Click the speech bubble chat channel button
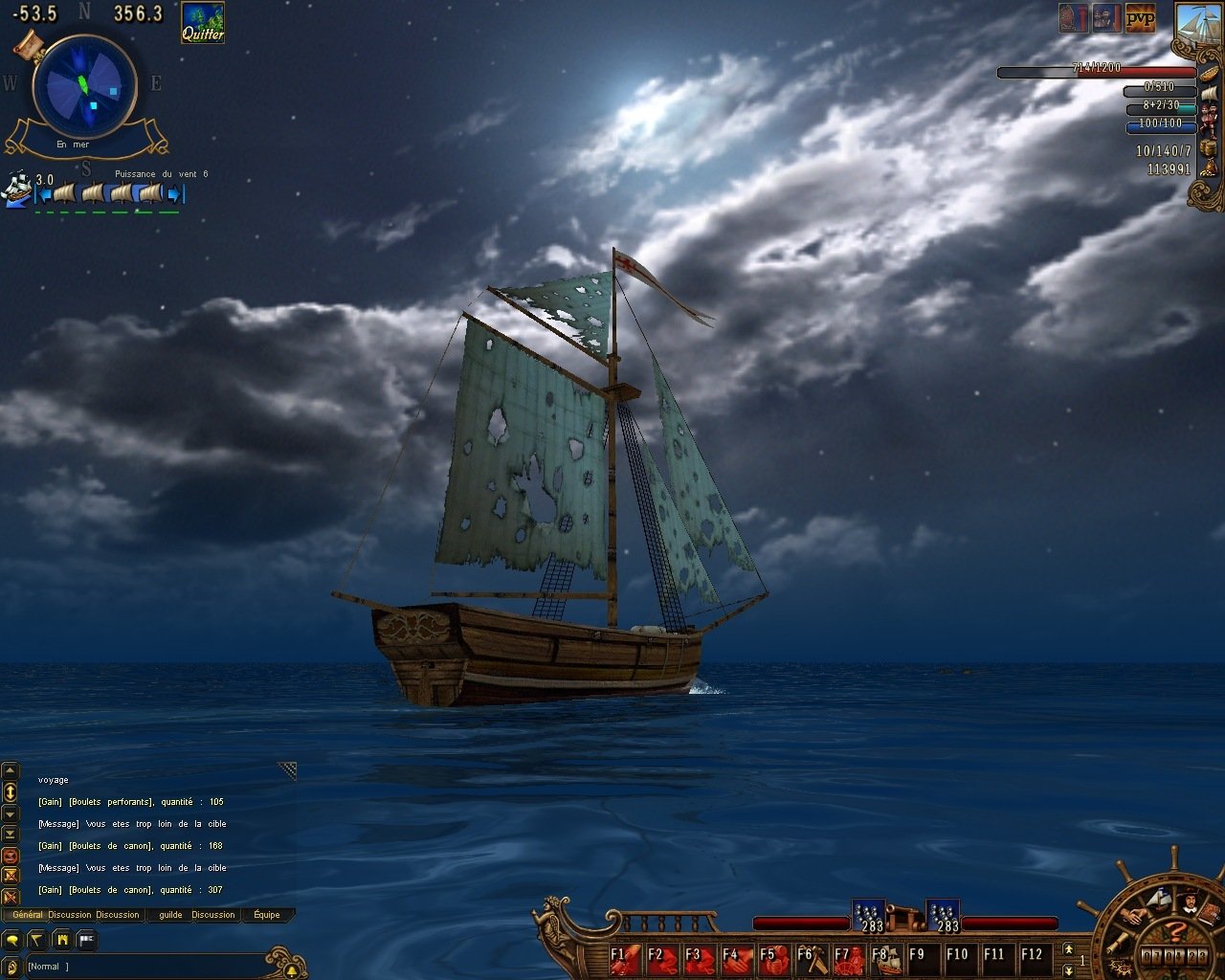1225x980 pixels. [11, 941]
